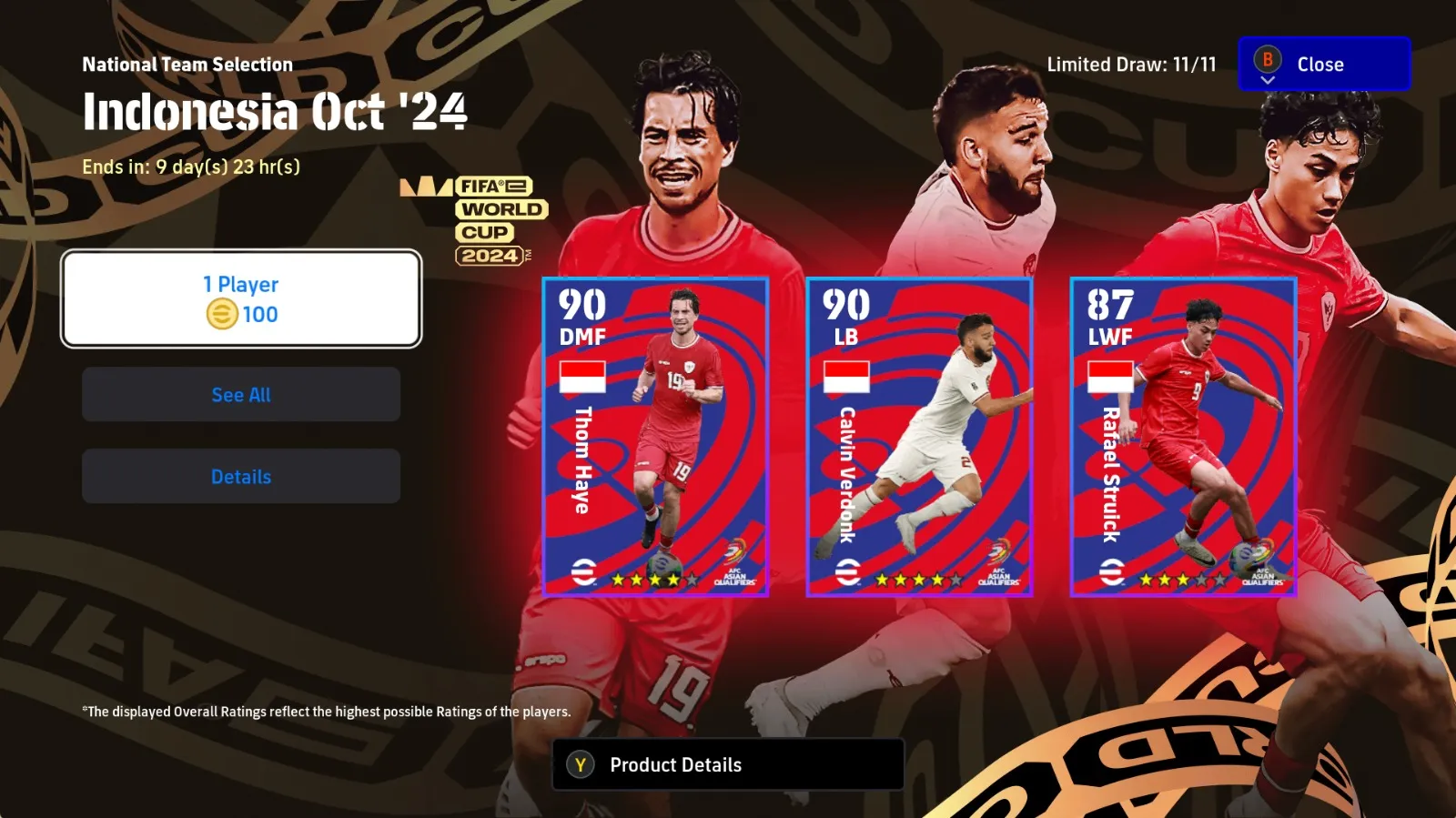Screen dimensions: 1456x818
Task: Expand the chevron under the Close button
Action: (1267, 81)
